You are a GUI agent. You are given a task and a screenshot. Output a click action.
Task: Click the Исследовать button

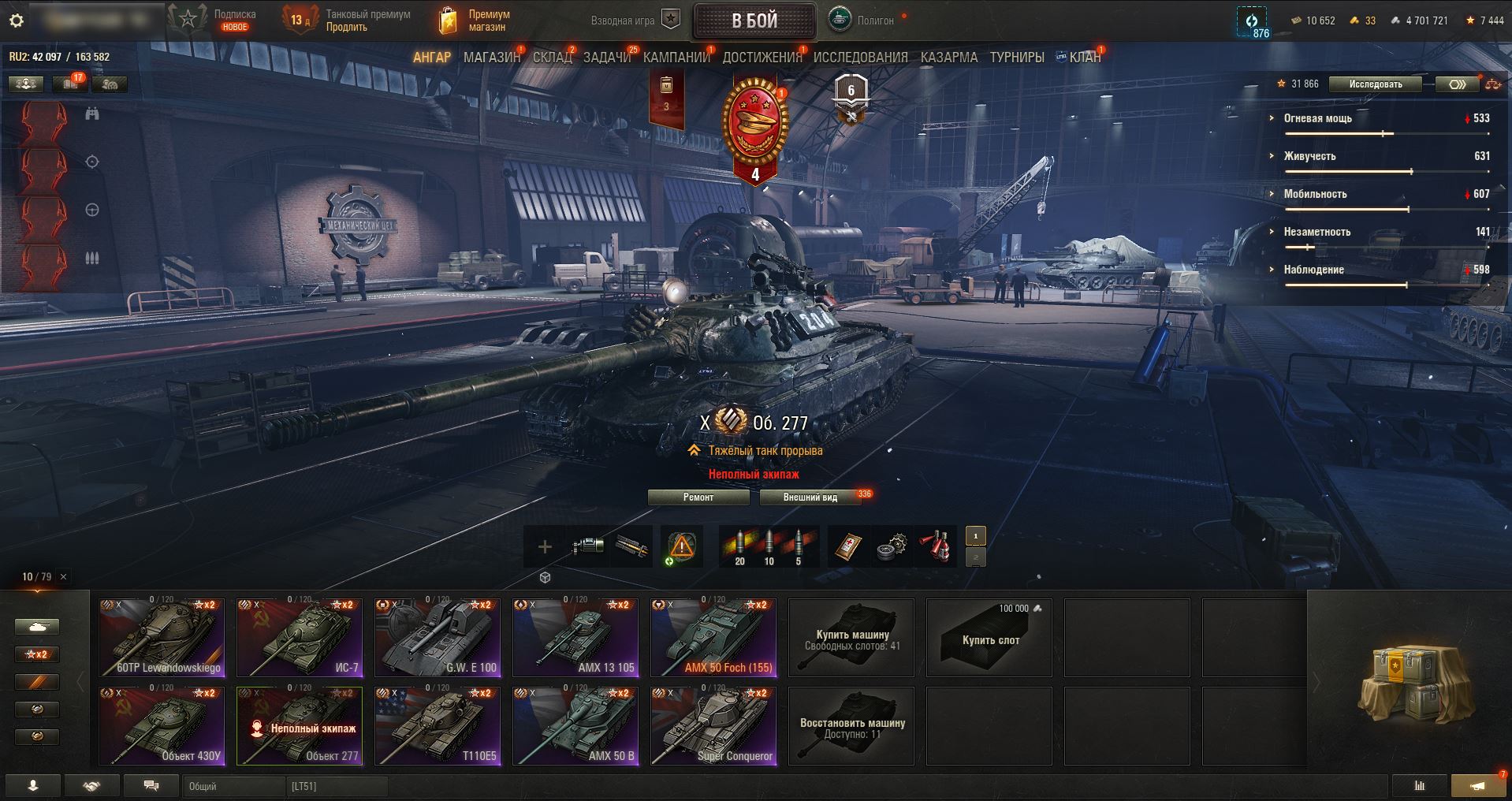tap(1375, 84)
